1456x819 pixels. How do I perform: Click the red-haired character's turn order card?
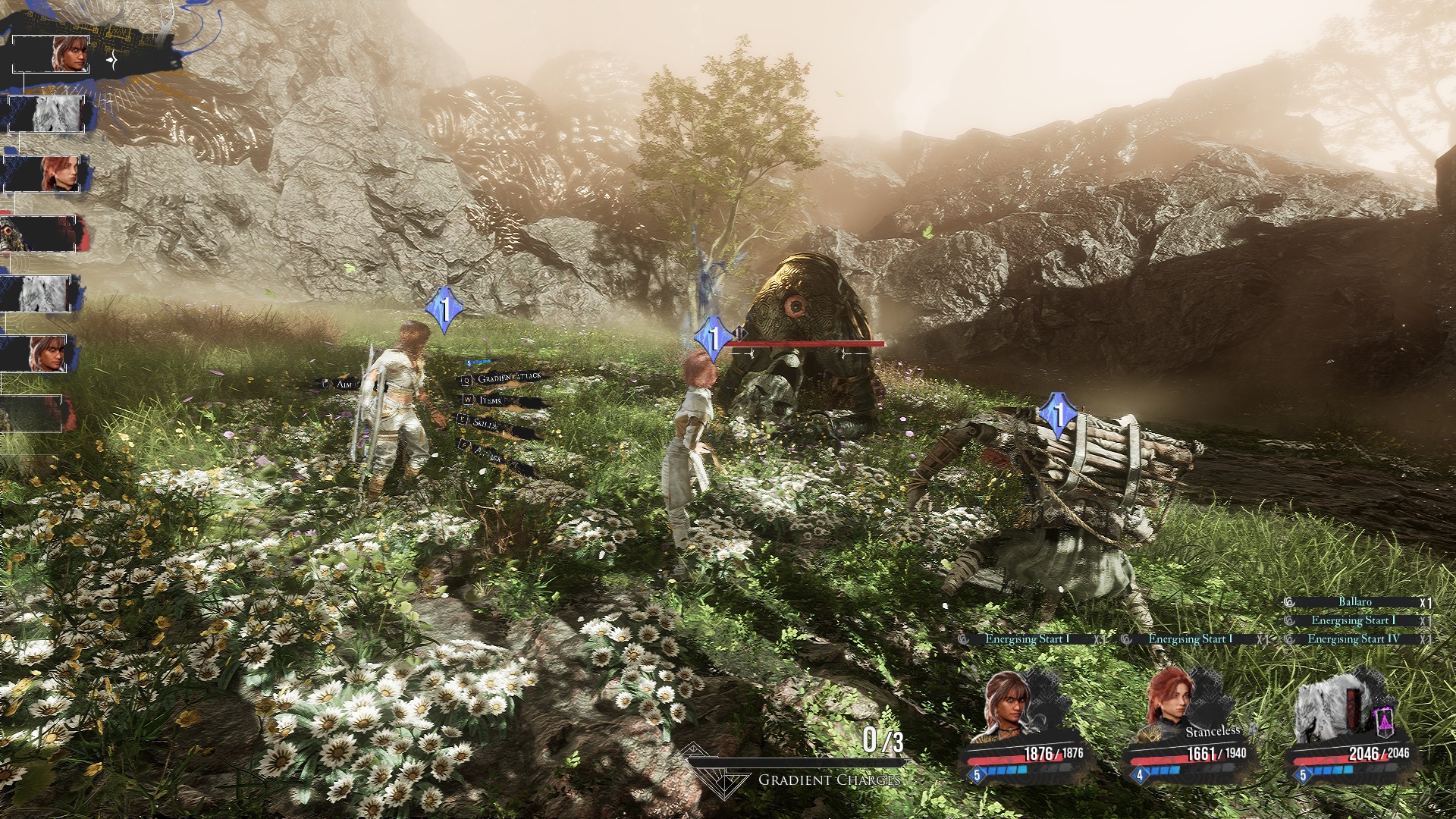47,174
